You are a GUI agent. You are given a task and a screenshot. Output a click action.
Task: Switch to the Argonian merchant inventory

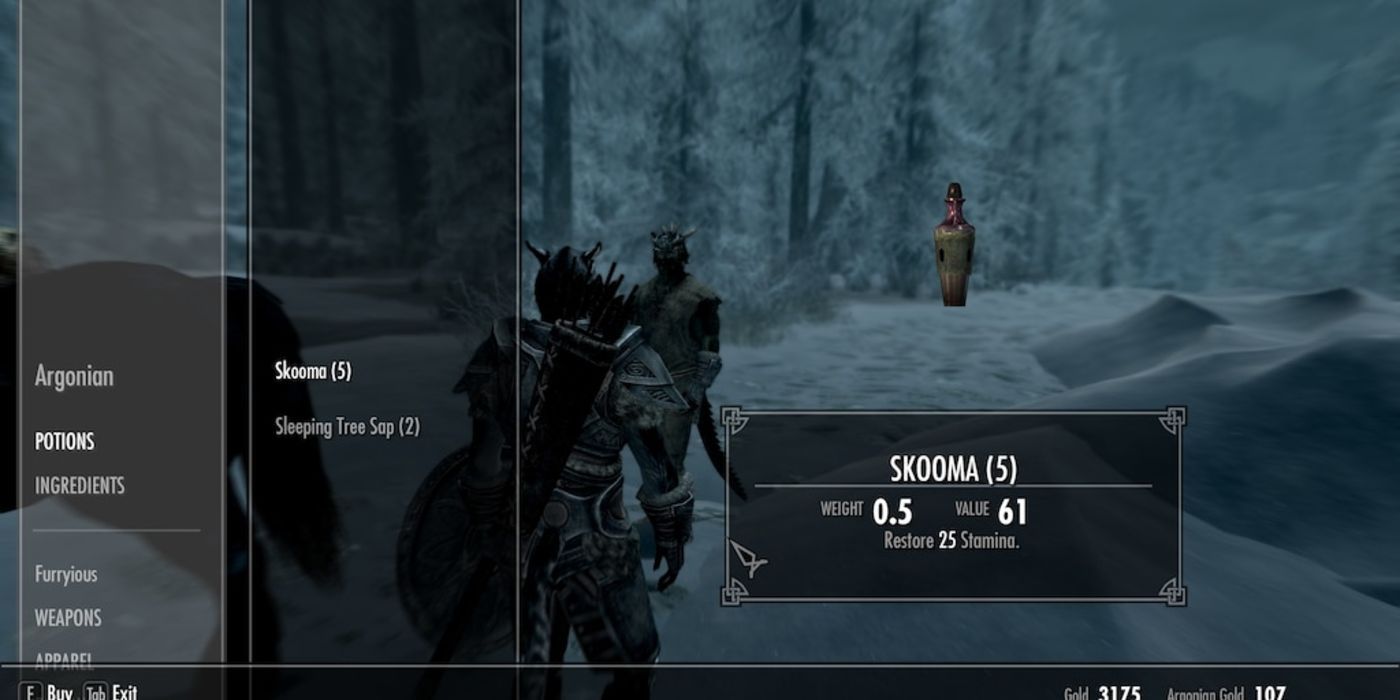click(74, 377)
